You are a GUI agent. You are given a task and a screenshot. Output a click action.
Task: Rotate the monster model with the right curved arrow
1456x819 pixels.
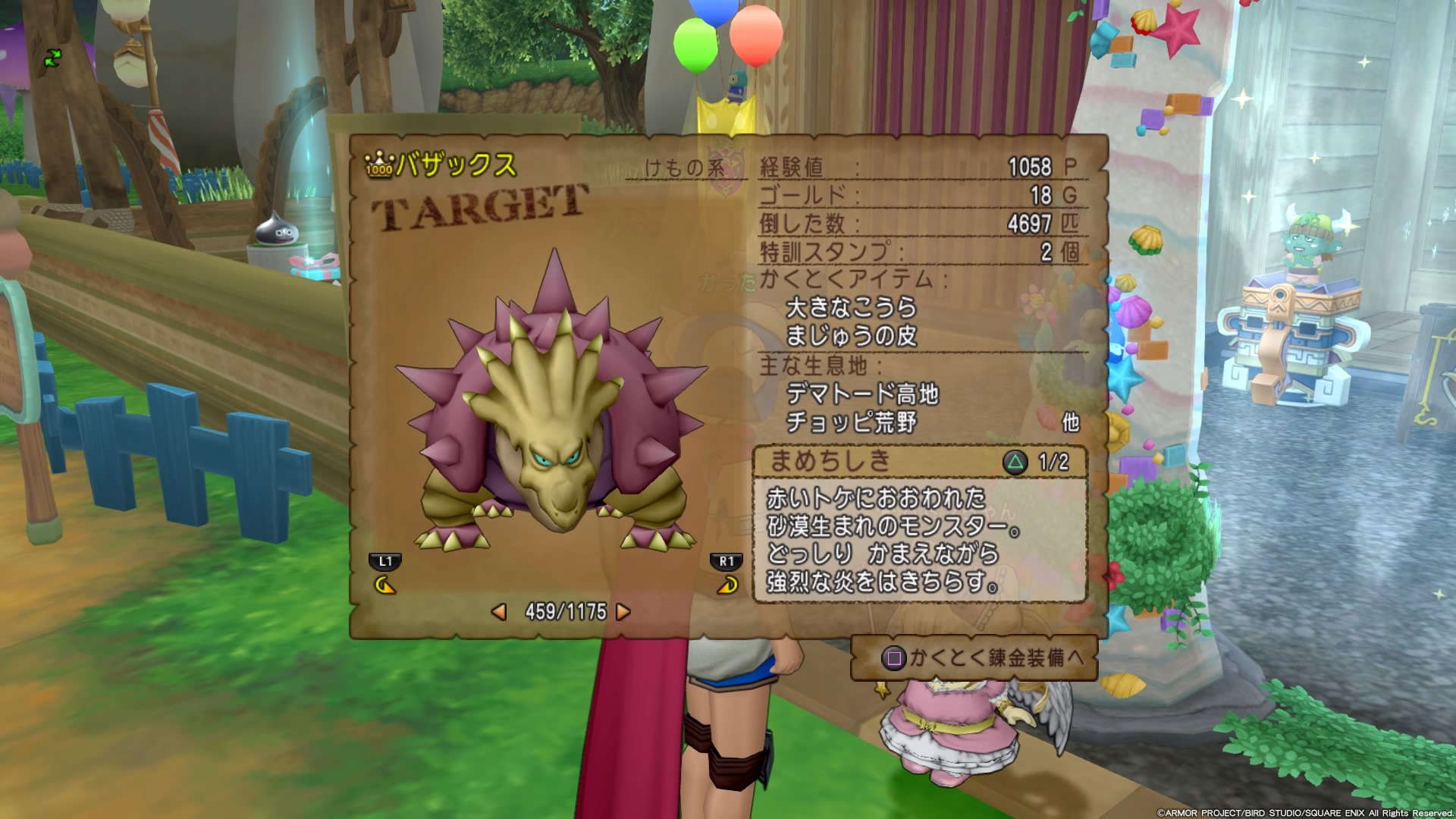[727, 585]
